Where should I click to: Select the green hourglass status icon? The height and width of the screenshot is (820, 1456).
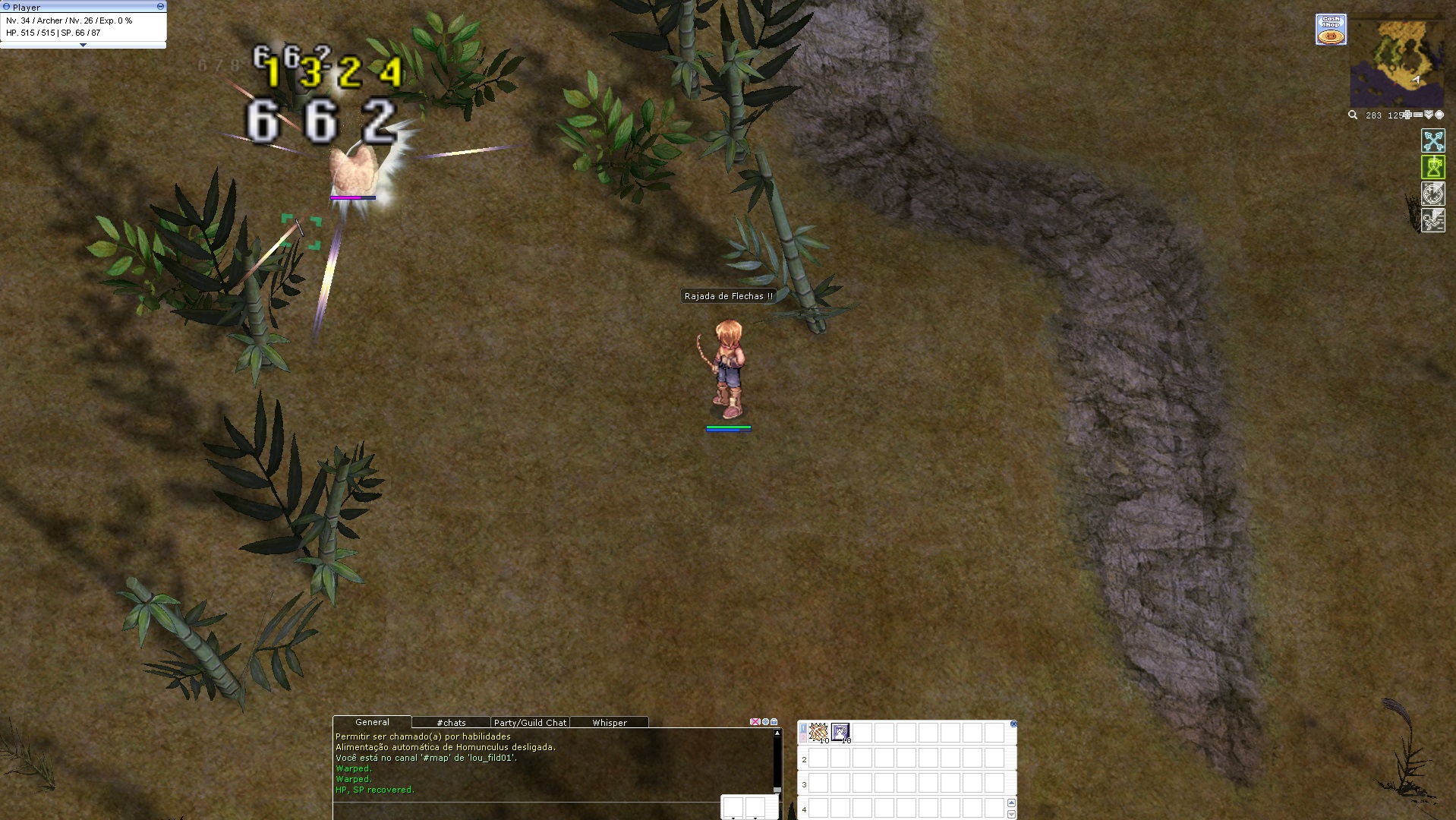(x=1432, y=168)
